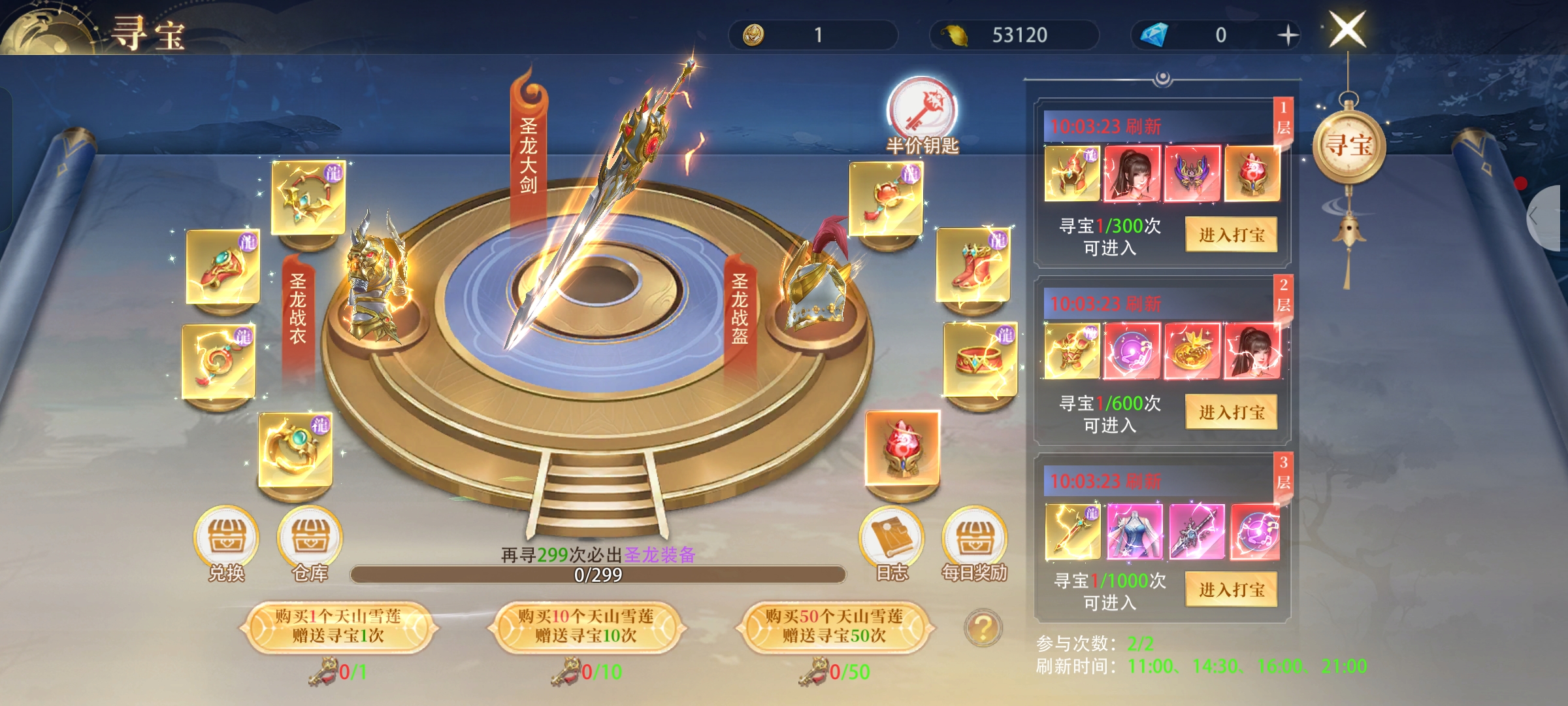Inspect the red flower gem reward slot
Image resolution: width=1568 pixels, height=706 pixels.
click(x=902, y=448)
